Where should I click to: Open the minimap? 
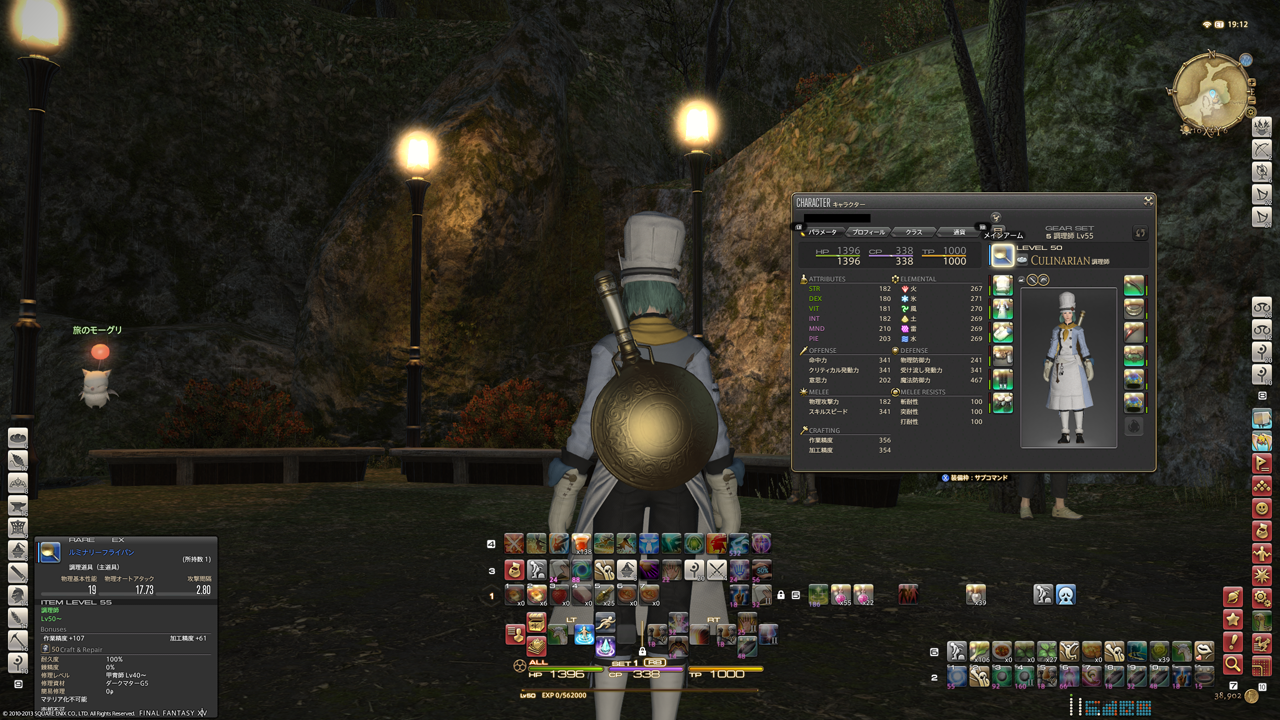pyautogui.click(x=1210, y=91)
